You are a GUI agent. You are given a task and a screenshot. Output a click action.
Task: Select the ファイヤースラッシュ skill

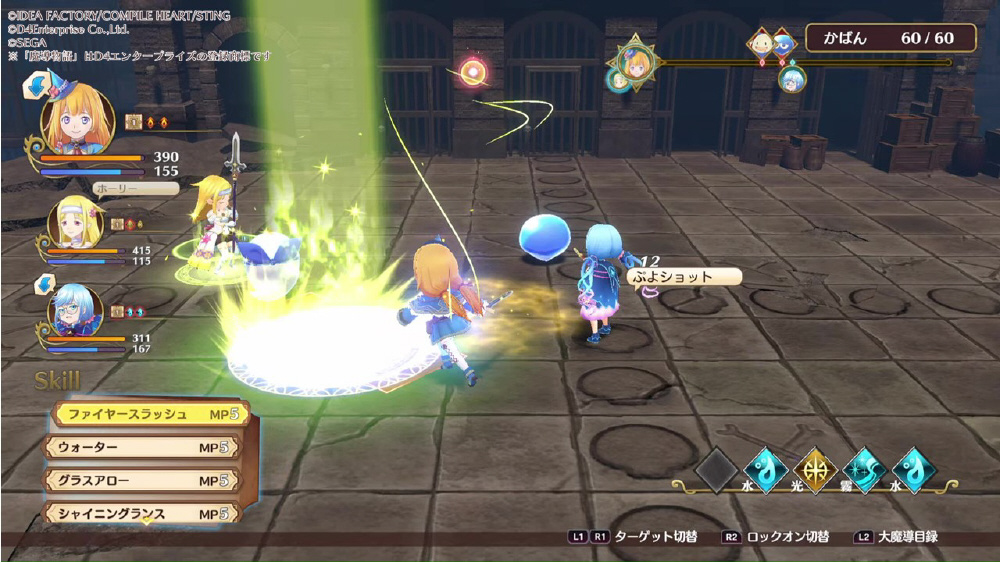pyautogui.click(x=148, y=414)
